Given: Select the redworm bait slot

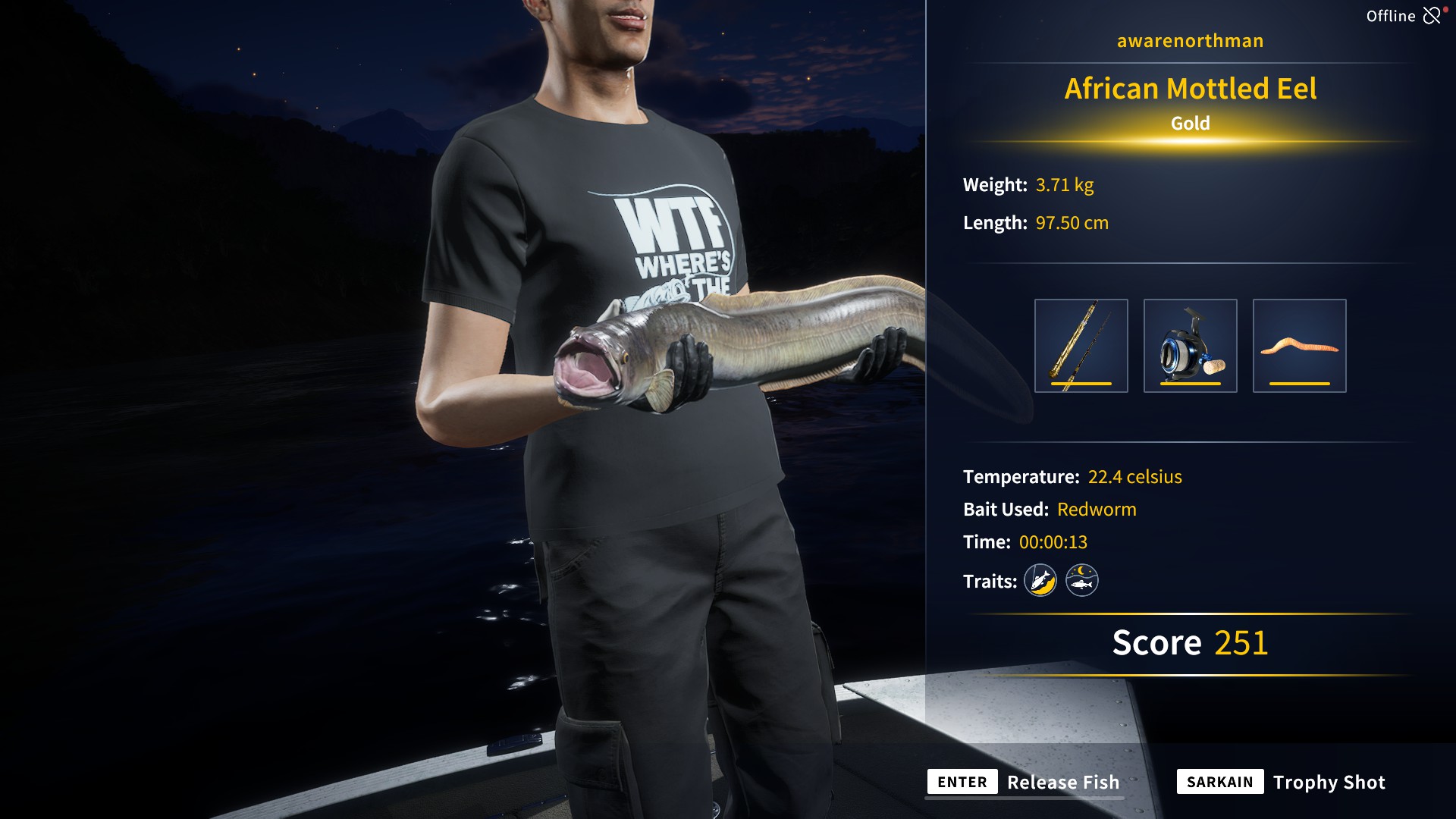Looking at the screenshot, I should pyautogui.click(x=1299, y=346).
